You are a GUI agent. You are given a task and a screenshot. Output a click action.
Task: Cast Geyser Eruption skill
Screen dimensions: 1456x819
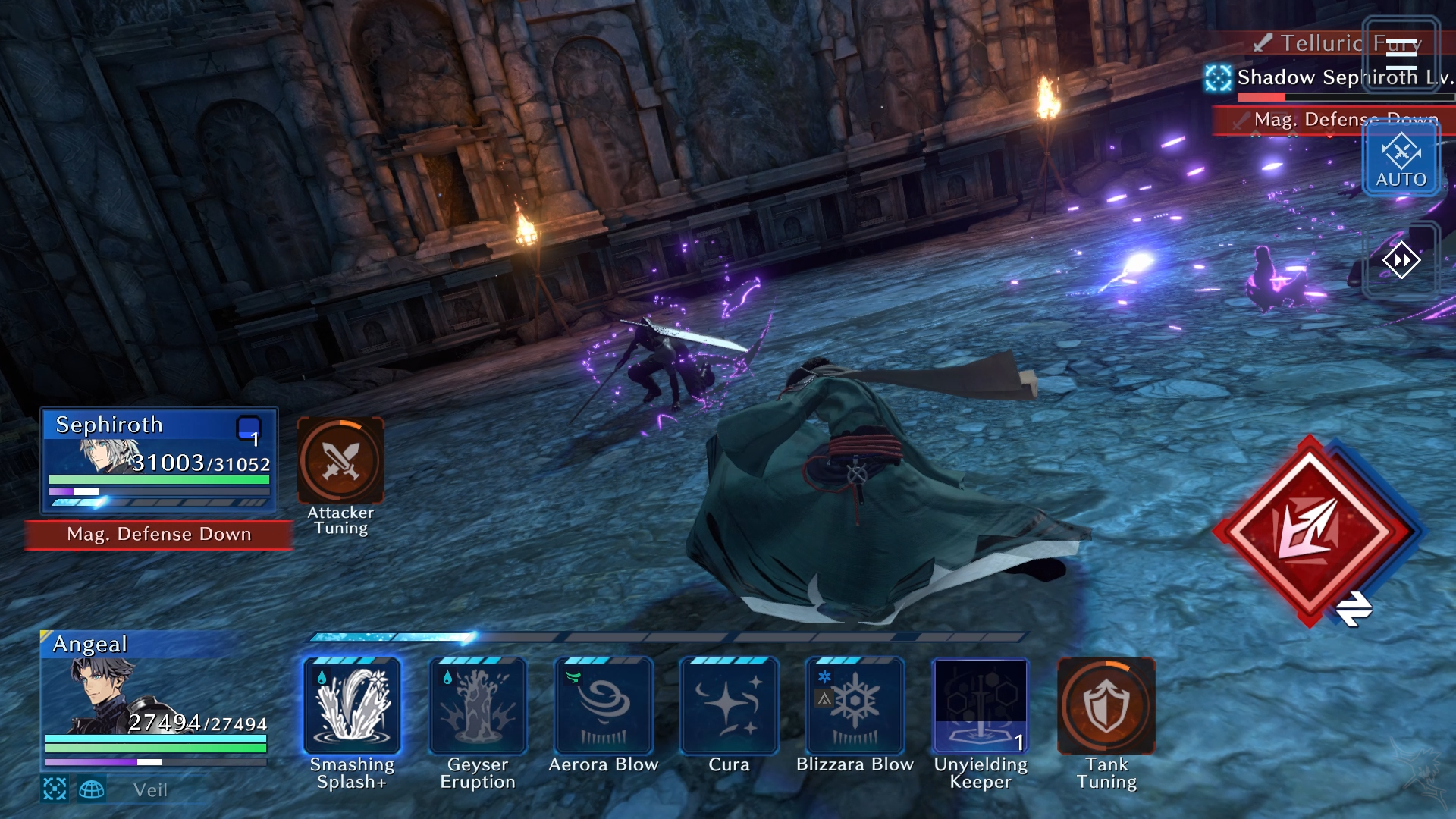[x=478, y=706]
